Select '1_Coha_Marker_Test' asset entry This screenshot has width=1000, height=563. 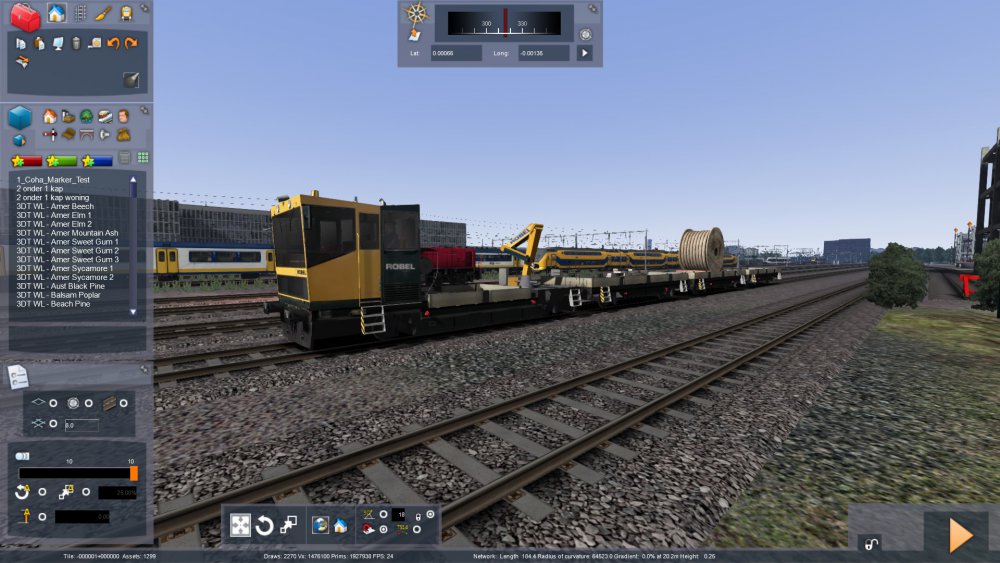pyautogui.click(x=46, y=179)
